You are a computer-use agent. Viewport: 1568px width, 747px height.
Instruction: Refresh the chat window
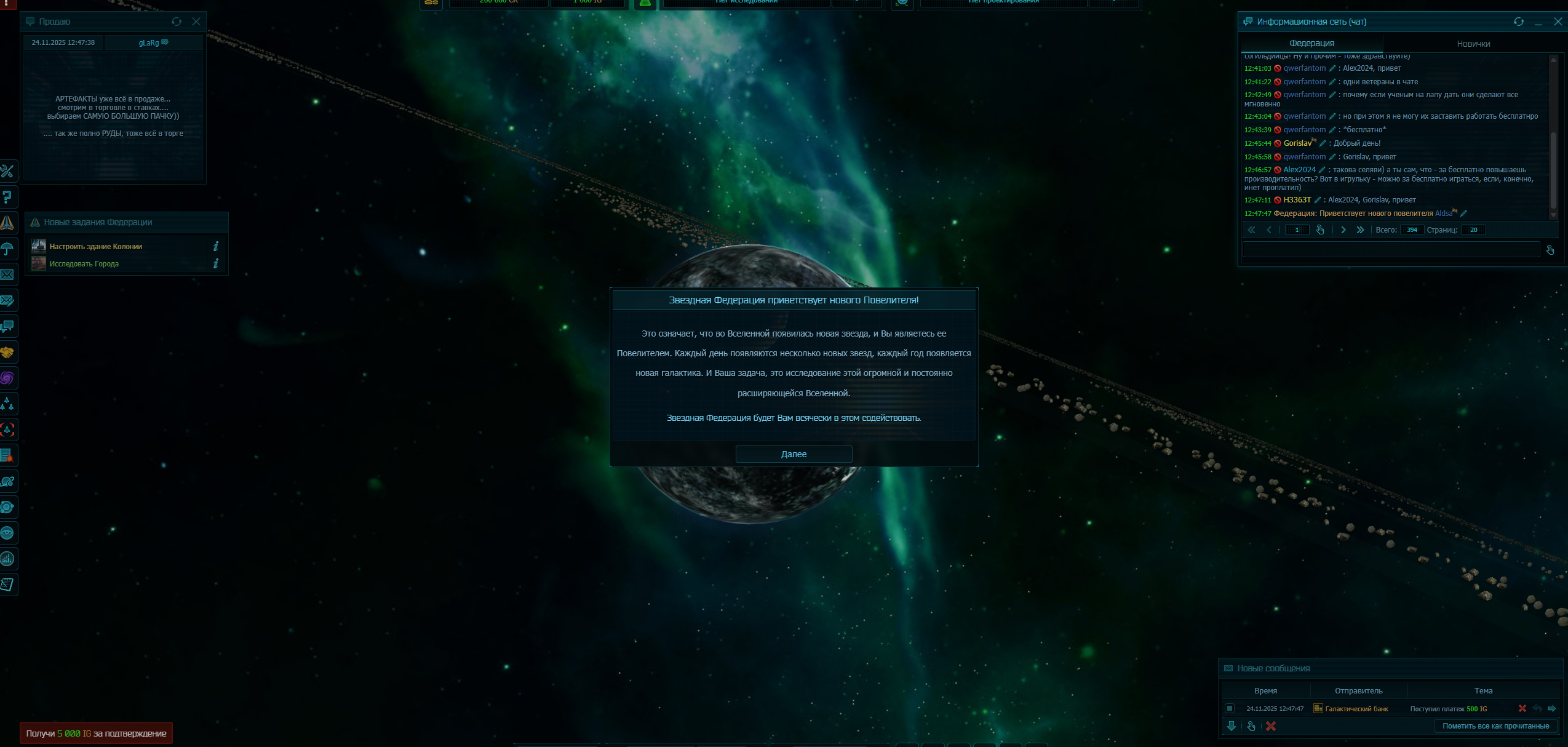tap(1518, 22)
